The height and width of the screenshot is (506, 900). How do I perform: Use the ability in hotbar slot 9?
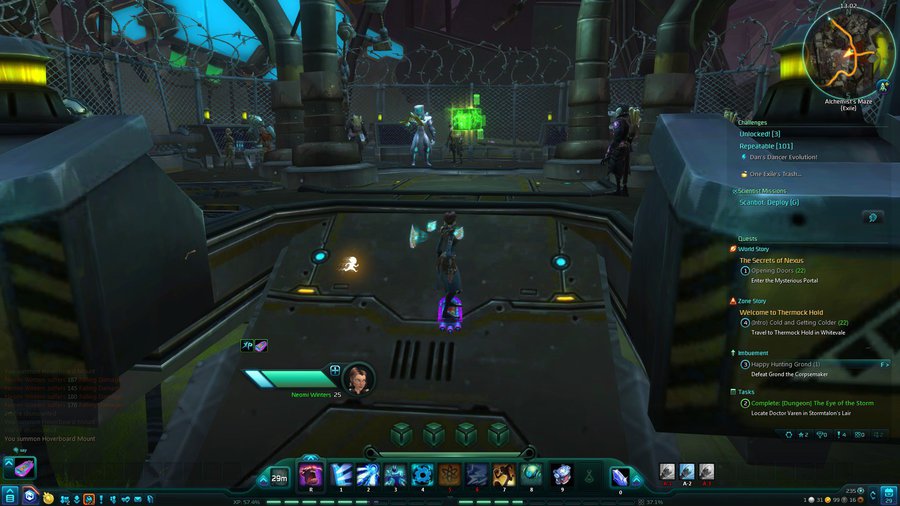(x=561, y=475)
